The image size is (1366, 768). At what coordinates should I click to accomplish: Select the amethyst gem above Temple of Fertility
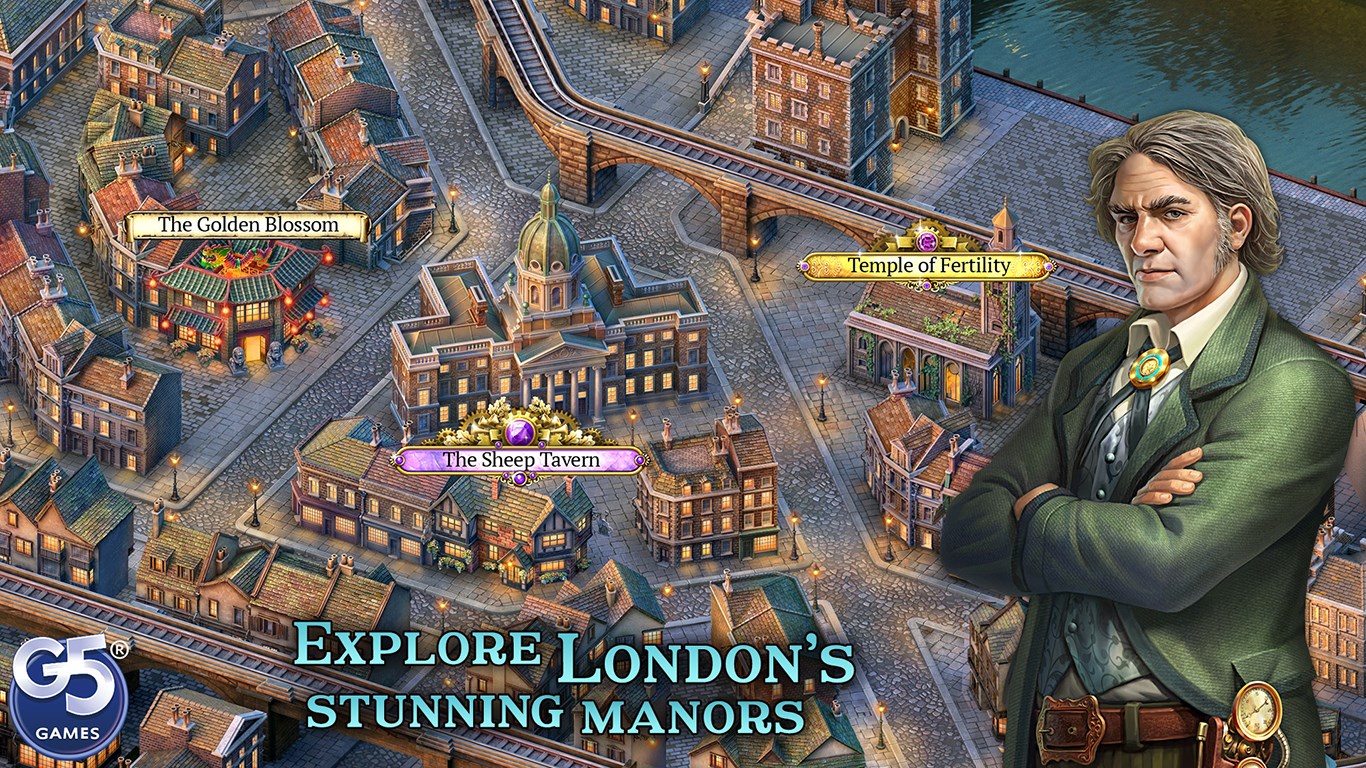(926, 240)
